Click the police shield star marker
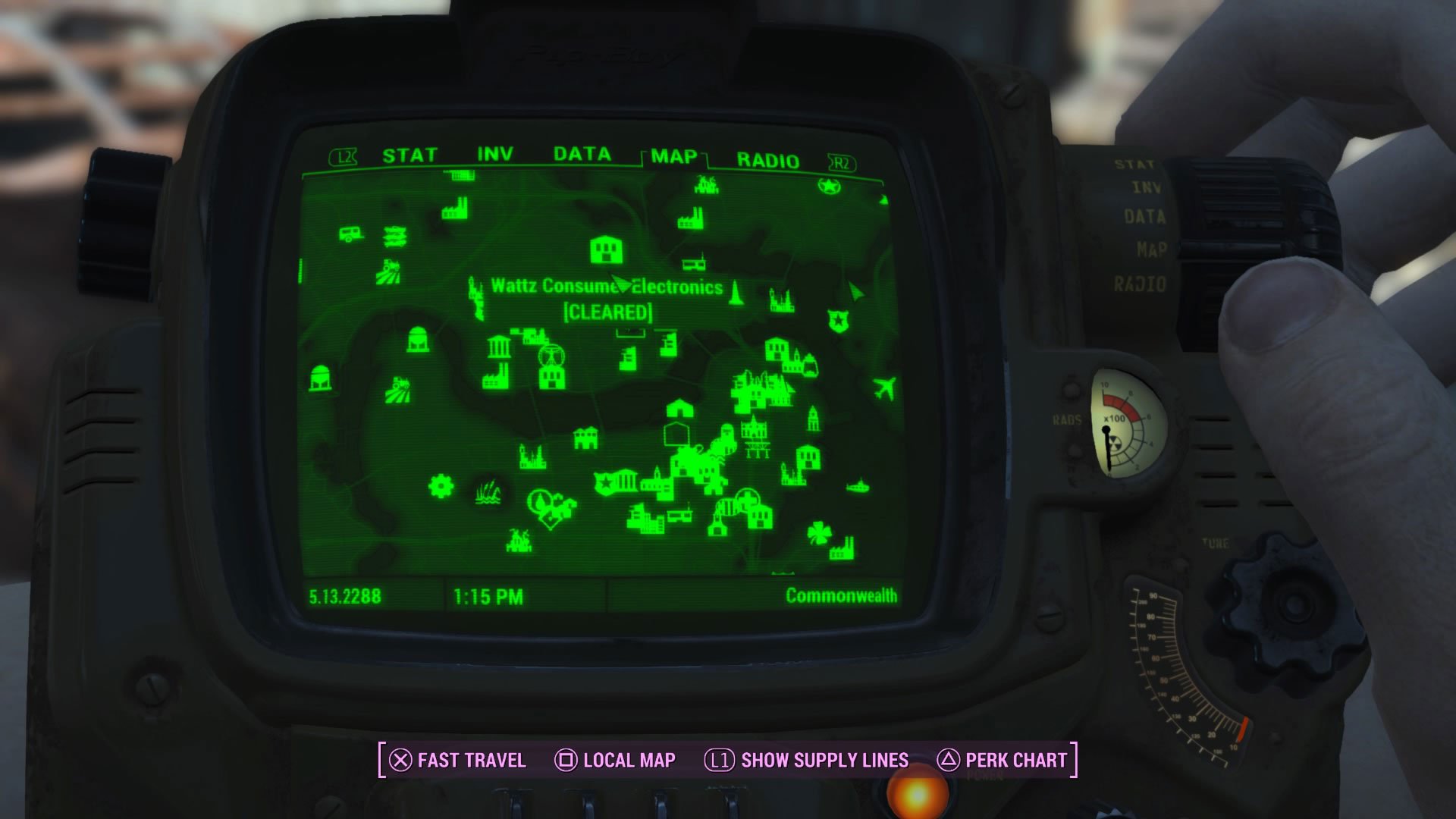Screen dimensions: 1456x819 (838, 321)
